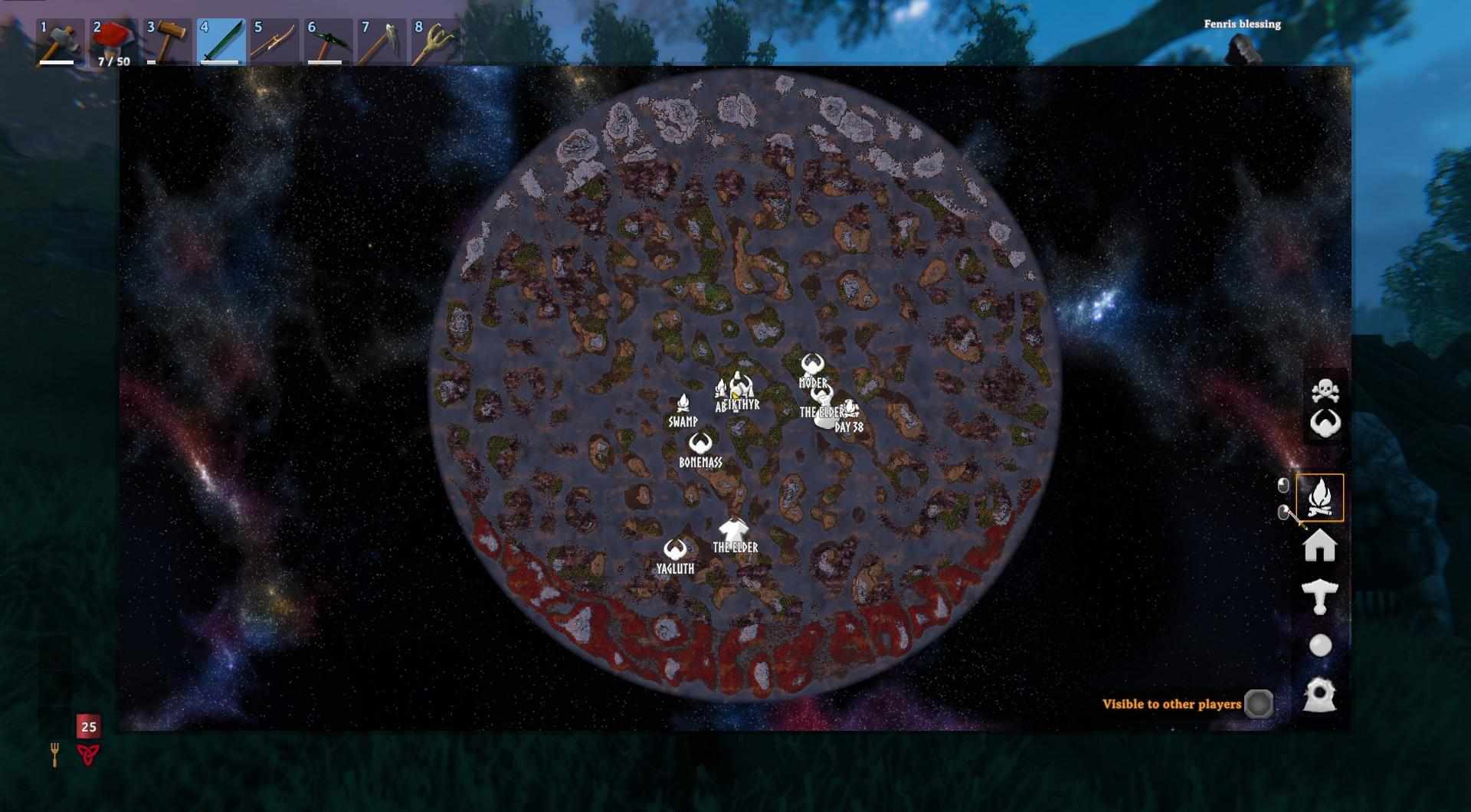Select the wooden hammer in hotbar slot 3

(x=167, y=42)
